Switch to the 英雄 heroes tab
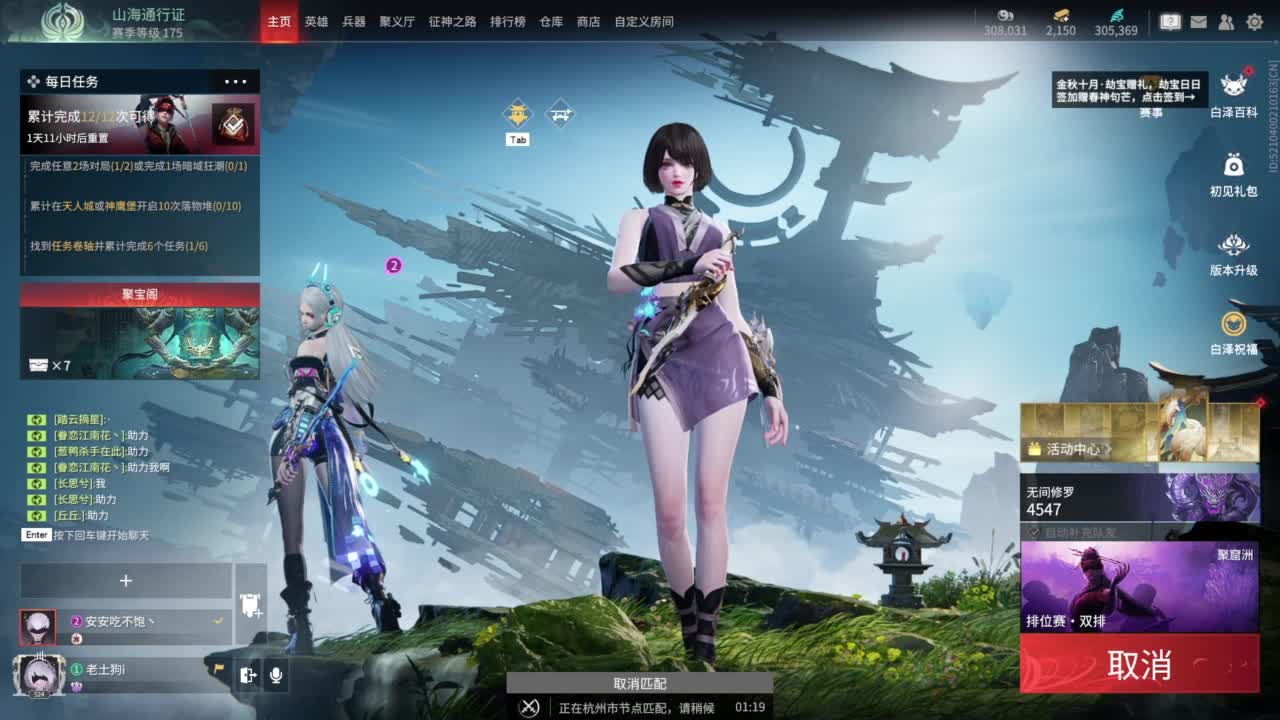Screen dimensions: 1280x720 click(x=315, y=21)
